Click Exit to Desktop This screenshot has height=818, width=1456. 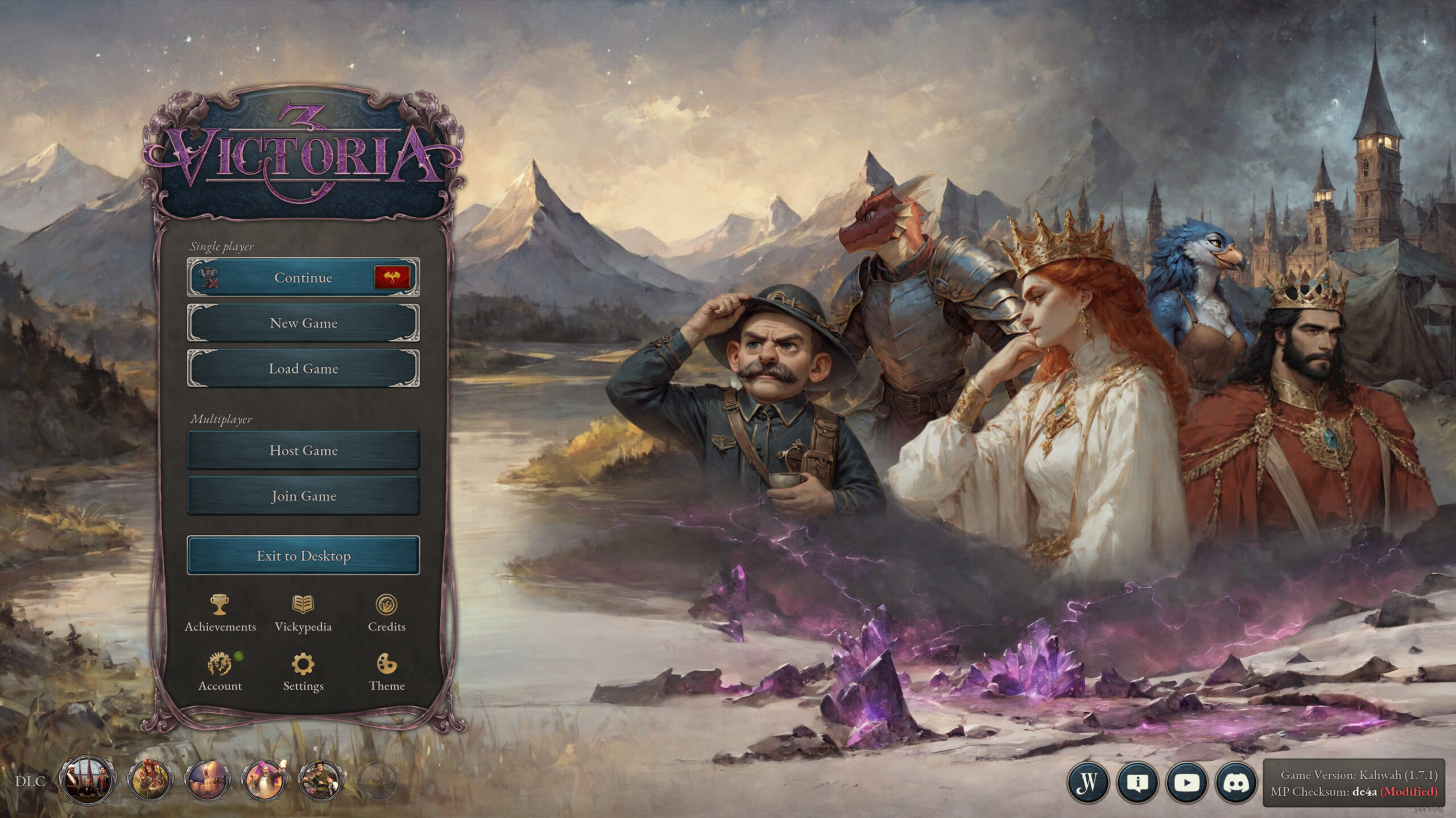point(303,555)
